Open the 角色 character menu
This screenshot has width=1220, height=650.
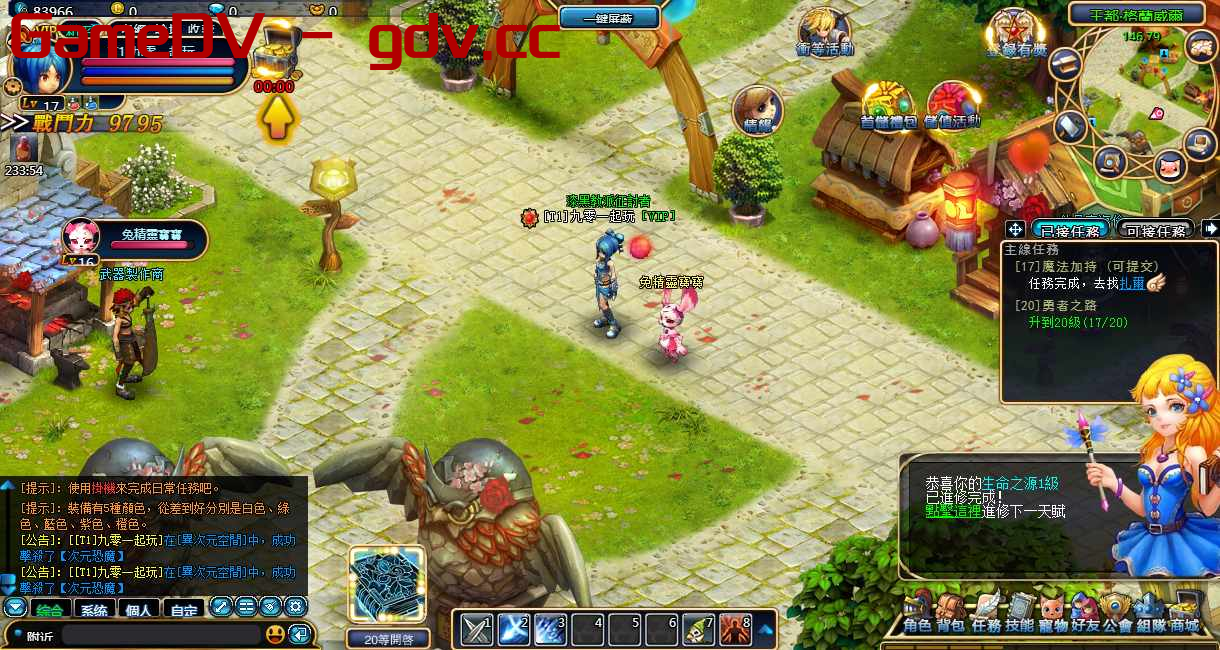point(917,613)
